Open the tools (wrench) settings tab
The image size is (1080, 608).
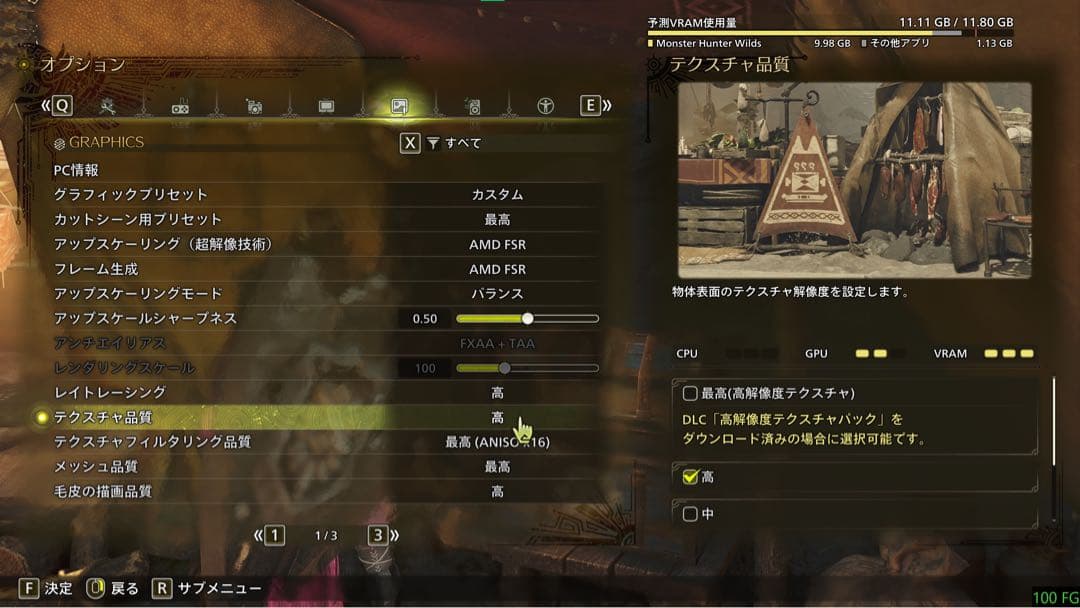click(108, 106)
